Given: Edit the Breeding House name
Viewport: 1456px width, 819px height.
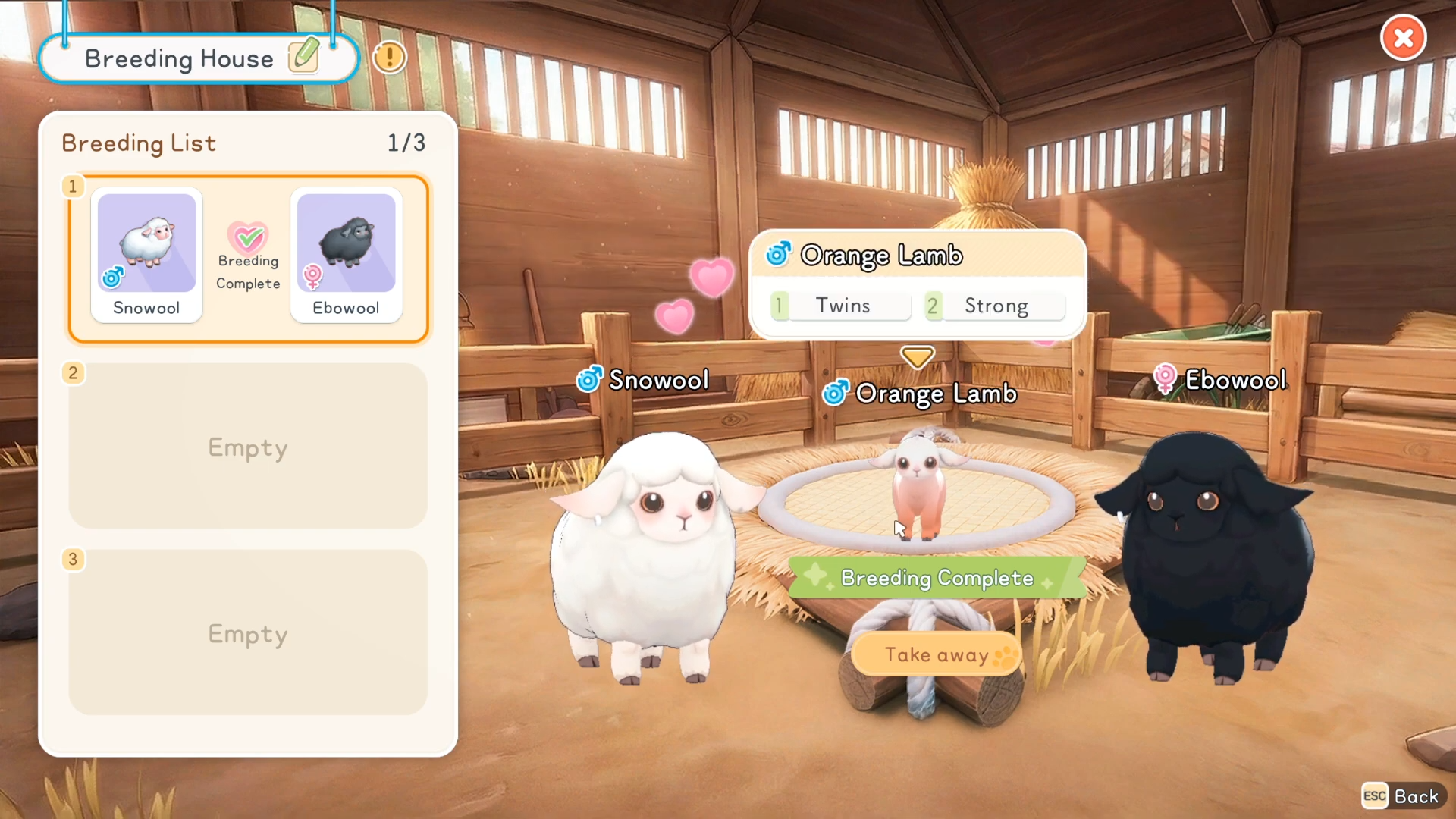Looking at the screenshot, I should (304, 57).
